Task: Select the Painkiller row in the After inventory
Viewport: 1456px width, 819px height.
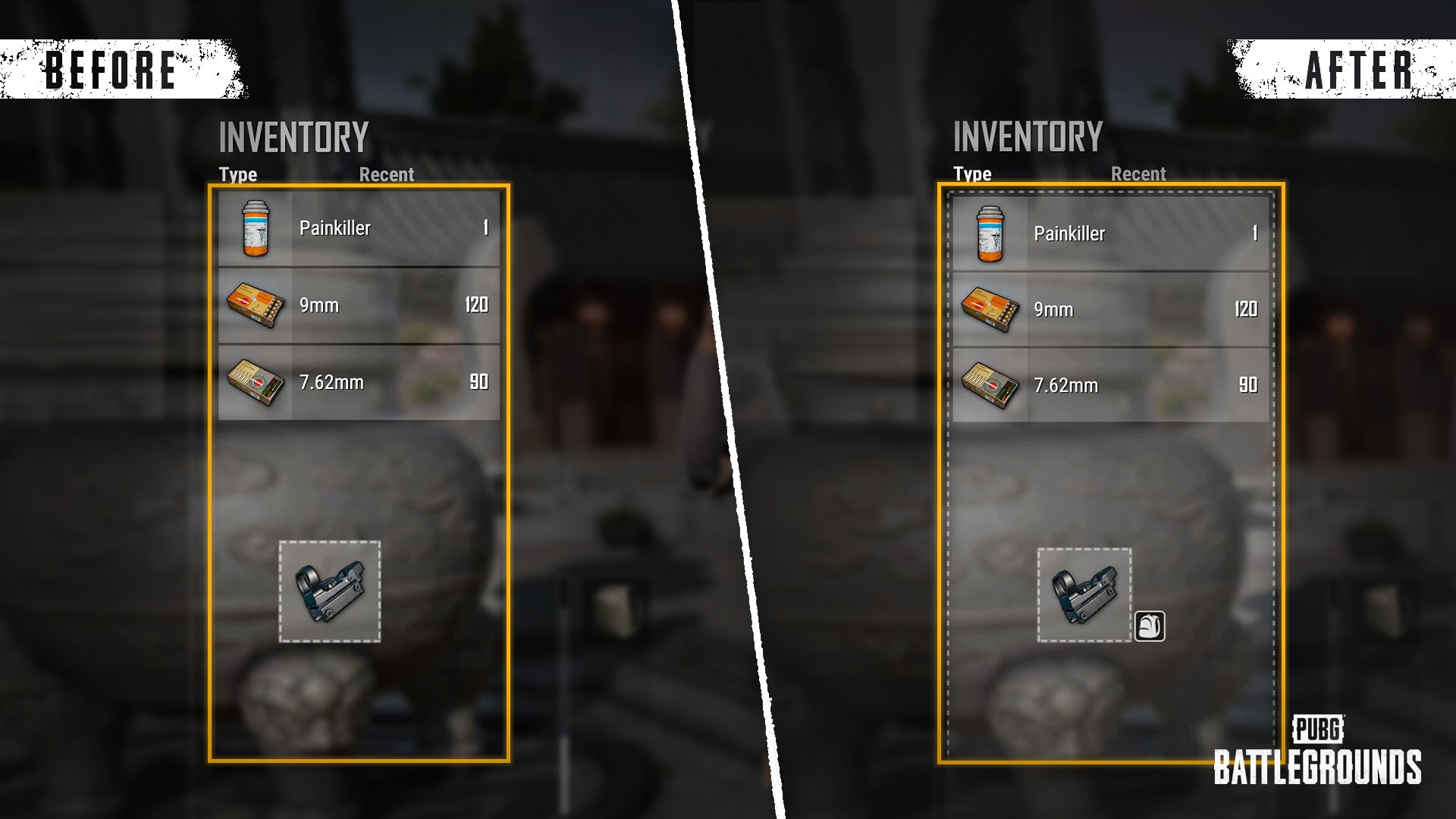Action: pyautogui.click(x=1110, y=233)
